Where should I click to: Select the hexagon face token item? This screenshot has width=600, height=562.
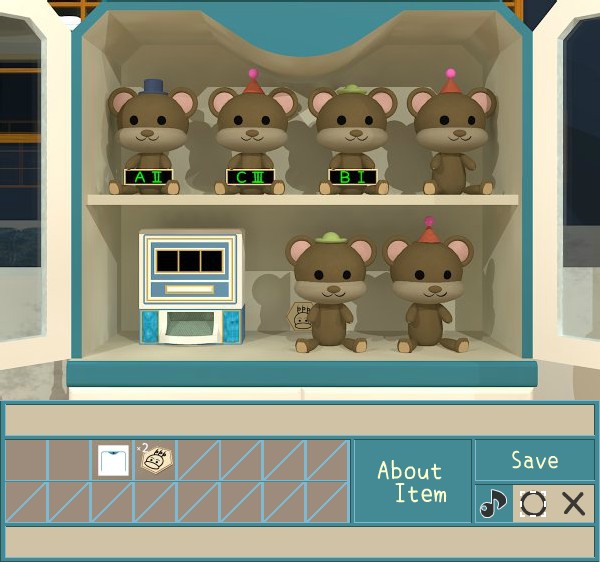(x=155, y=460)
